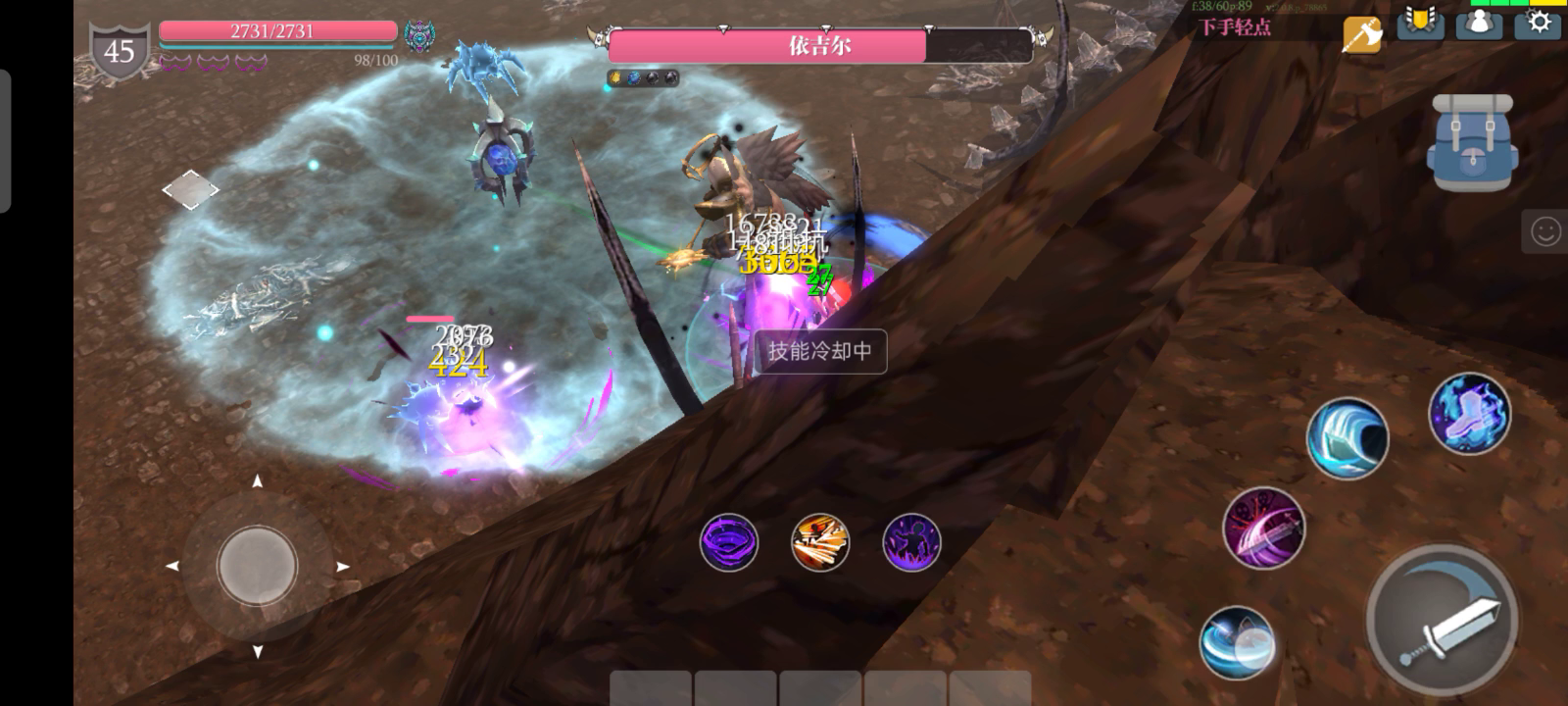Select the level 45 shield badge
Image resolution: width=1568 pixels, height=706 pixels.
pyautogui.click(x=120, y=52)
